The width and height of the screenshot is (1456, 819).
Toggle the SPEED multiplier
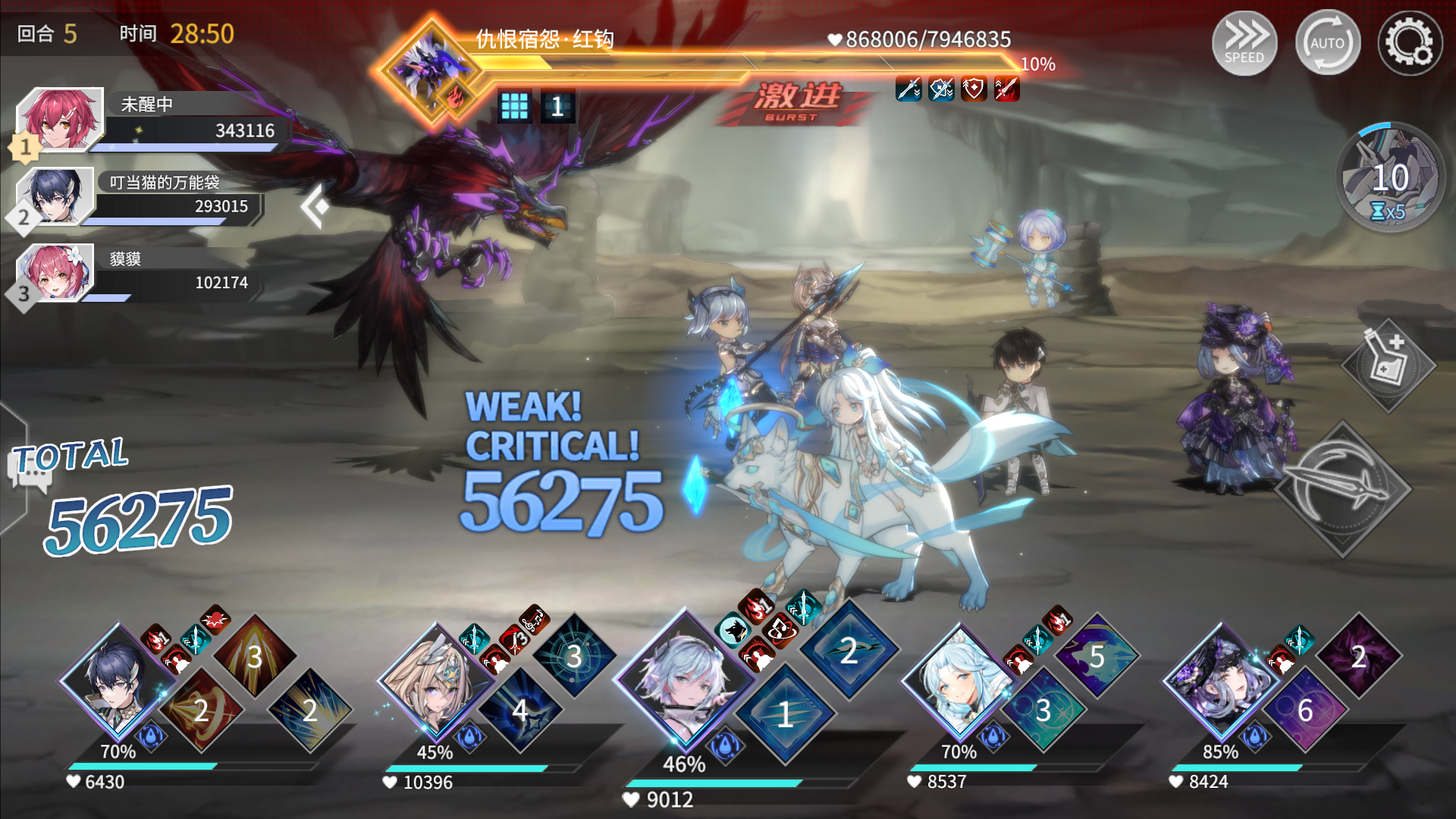pyautogui.click(x=1244, y=43)
